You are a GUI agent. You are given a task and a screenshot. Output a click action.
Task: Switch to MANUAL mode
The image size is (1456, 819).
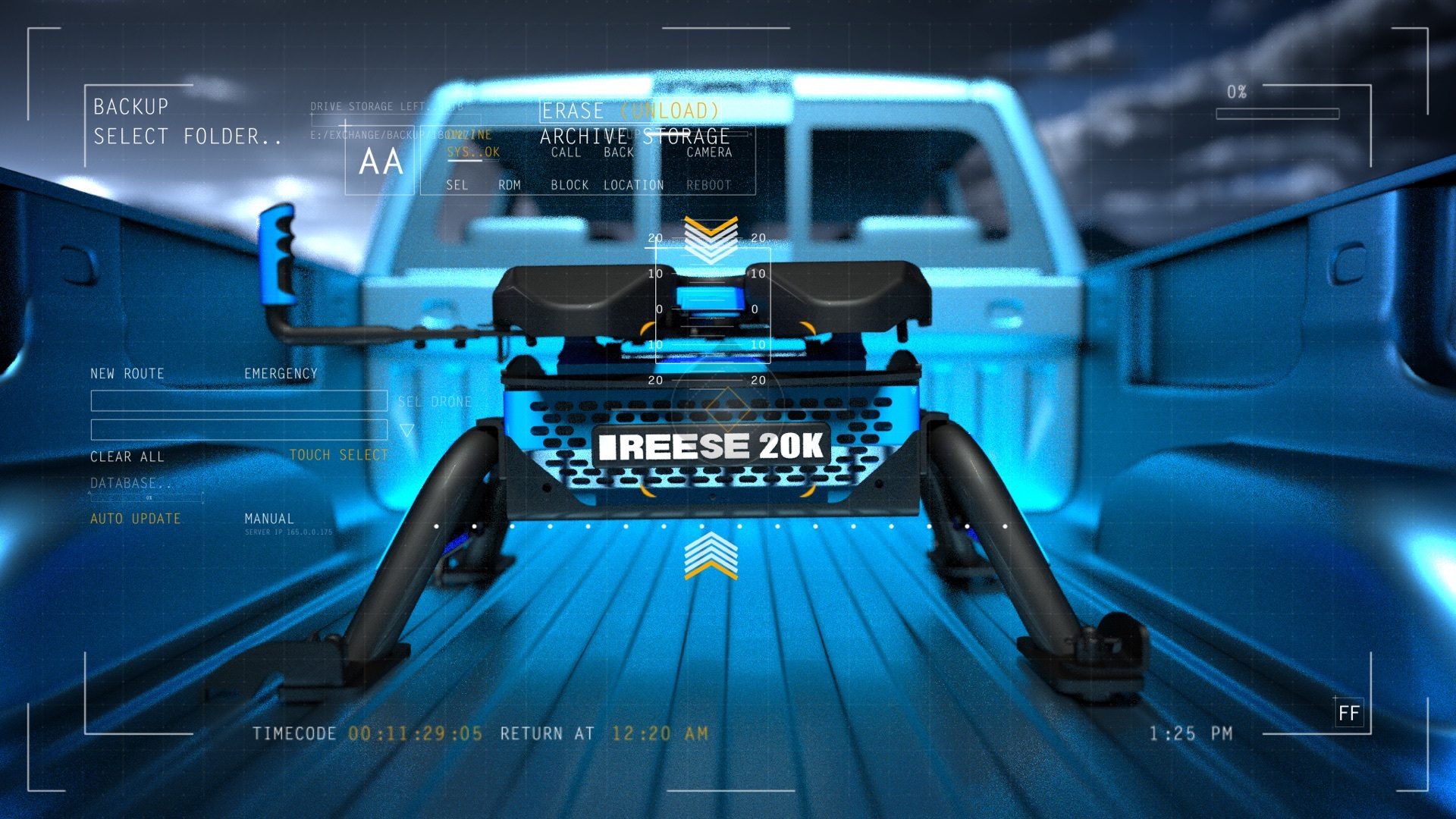[x=268, y=519]
